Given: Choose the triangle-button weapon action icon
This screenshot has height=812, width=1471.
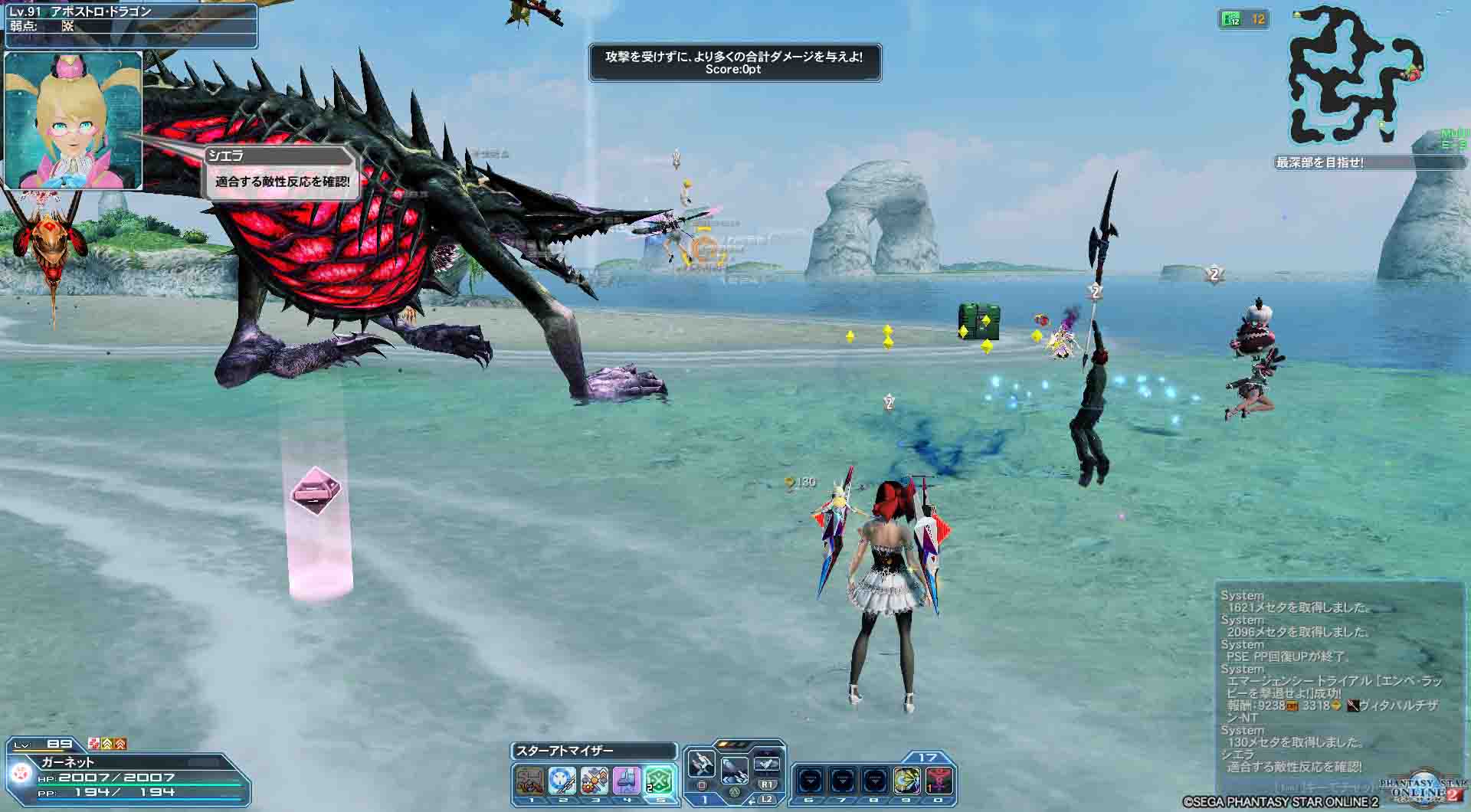Looking at the screenshot, I should pyautogui.click(x=734, y=768).
